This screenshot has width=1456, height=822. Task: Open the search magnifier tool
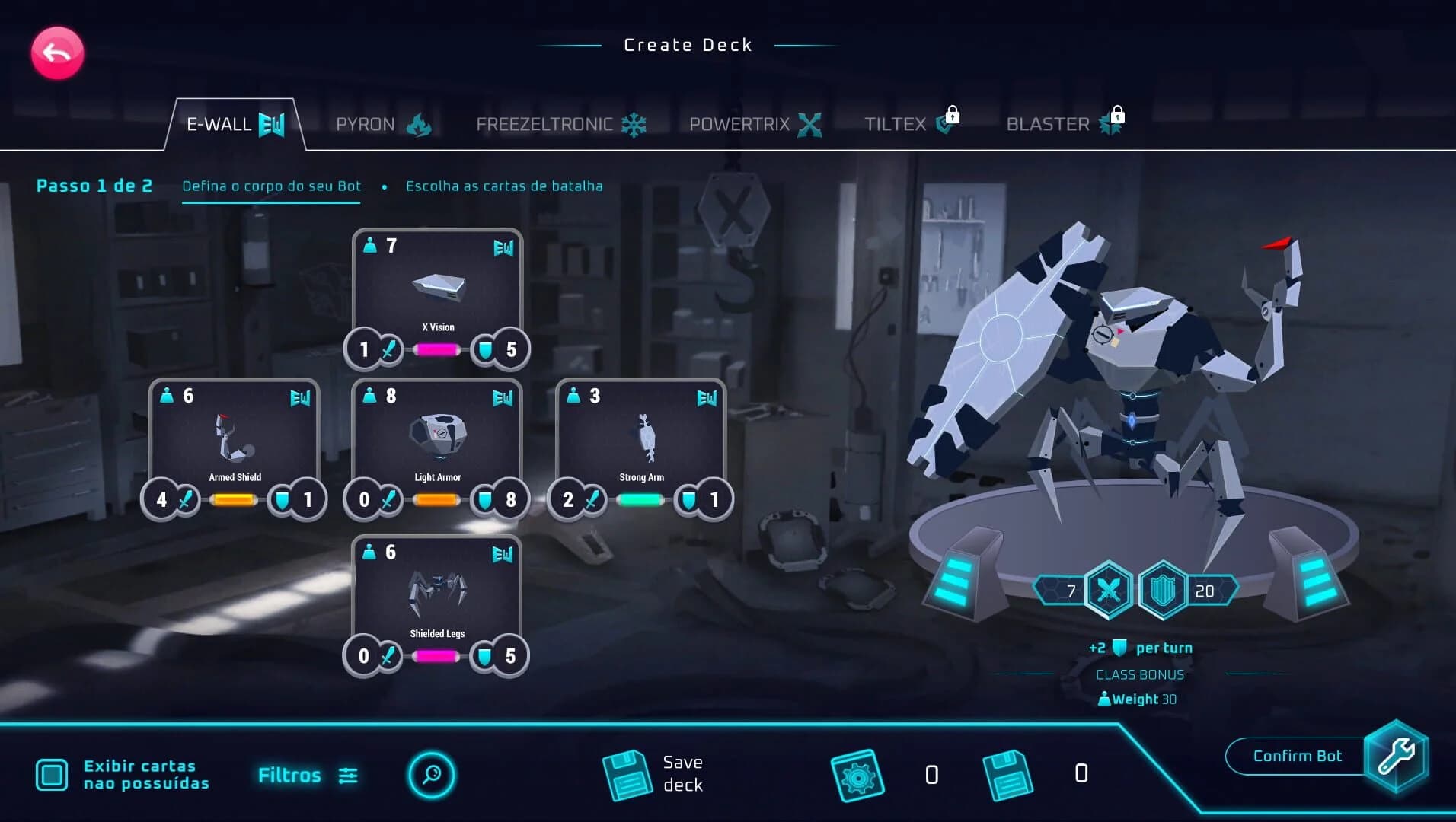pyautogui.click(x=432, y=774)
